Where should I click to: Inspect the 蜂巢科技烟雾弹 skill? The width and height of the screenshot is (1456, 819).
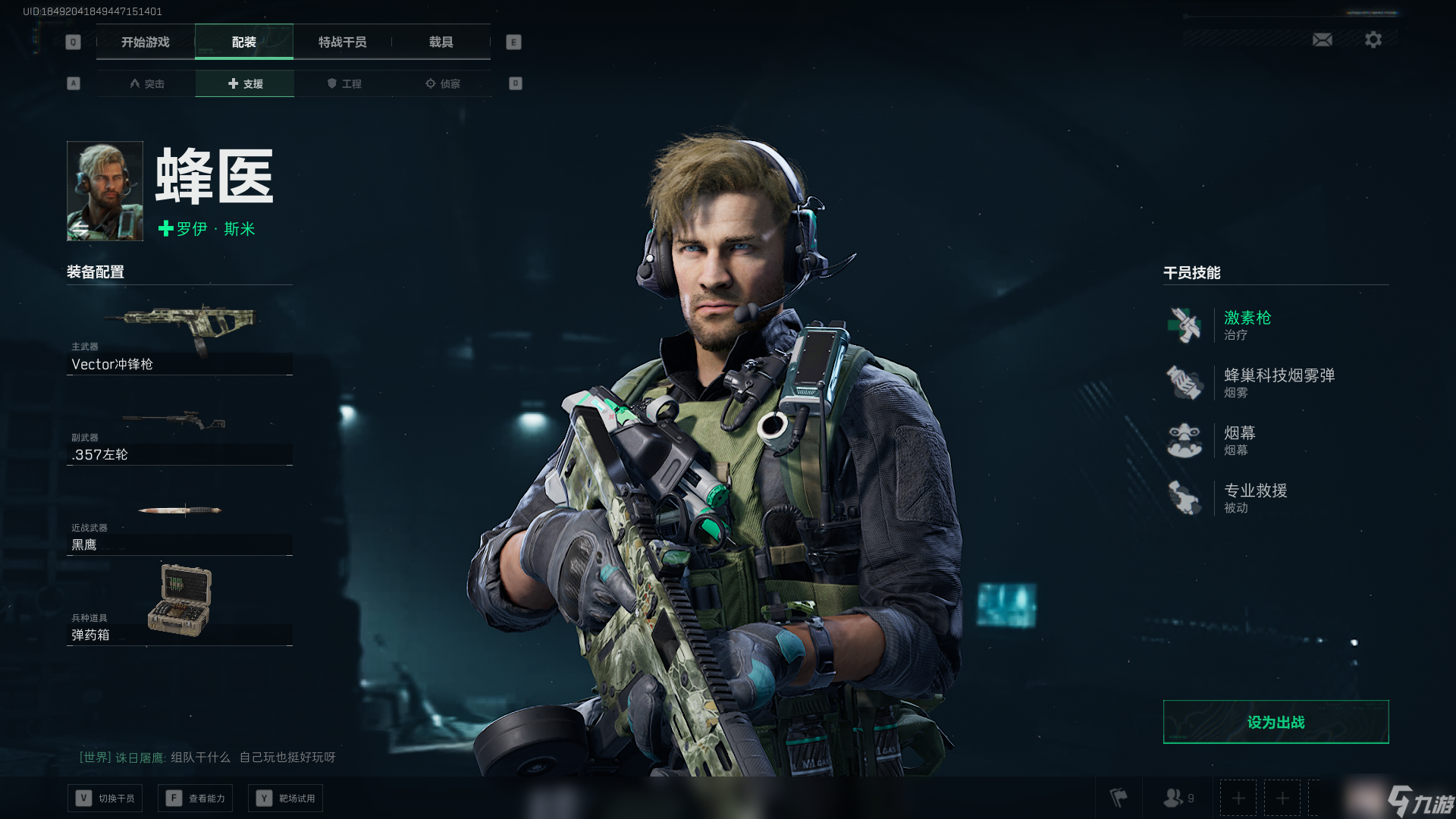[x=1279, y=382]
